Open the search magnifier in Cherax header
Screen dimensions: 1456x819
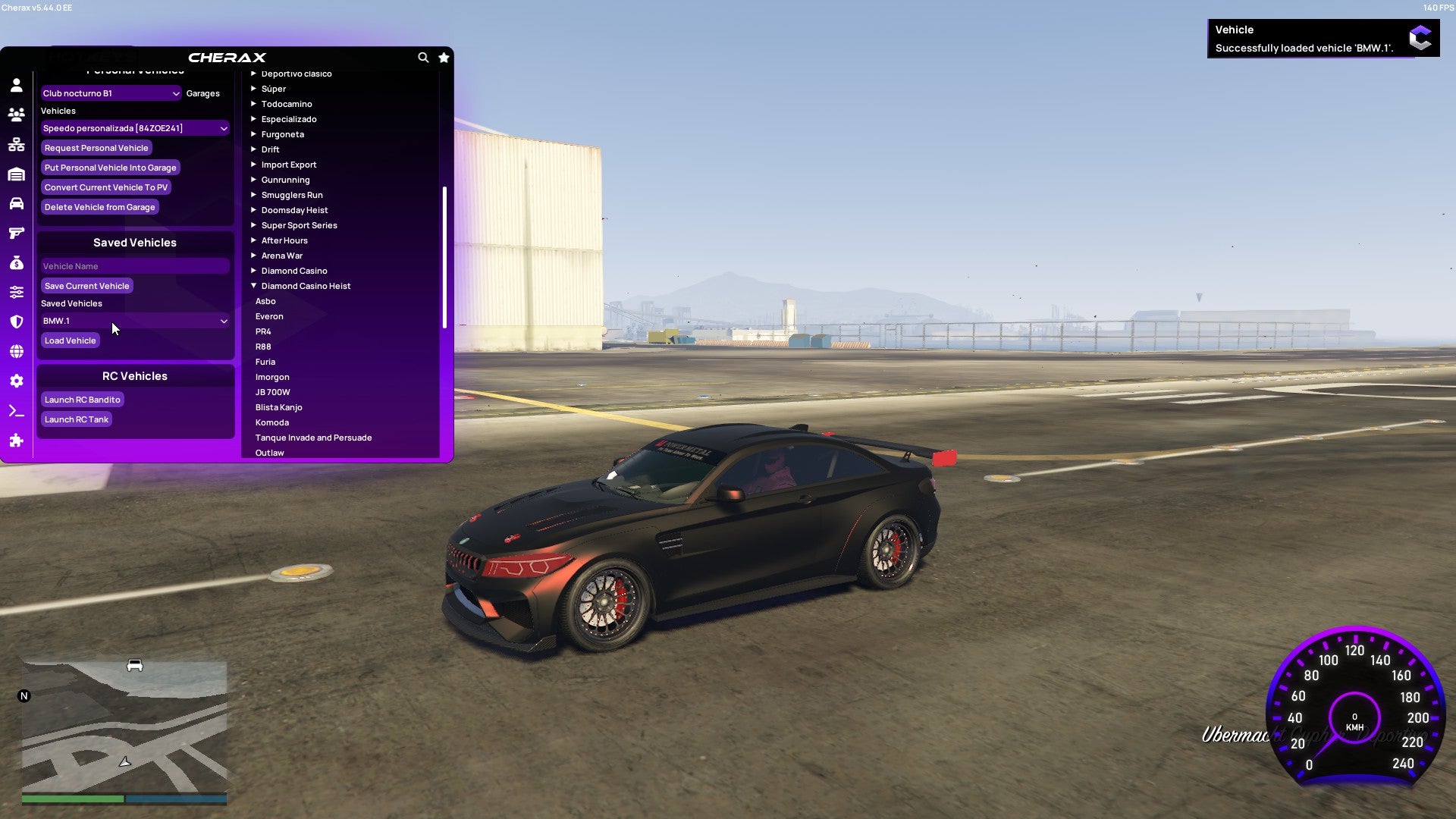point(423,57)
